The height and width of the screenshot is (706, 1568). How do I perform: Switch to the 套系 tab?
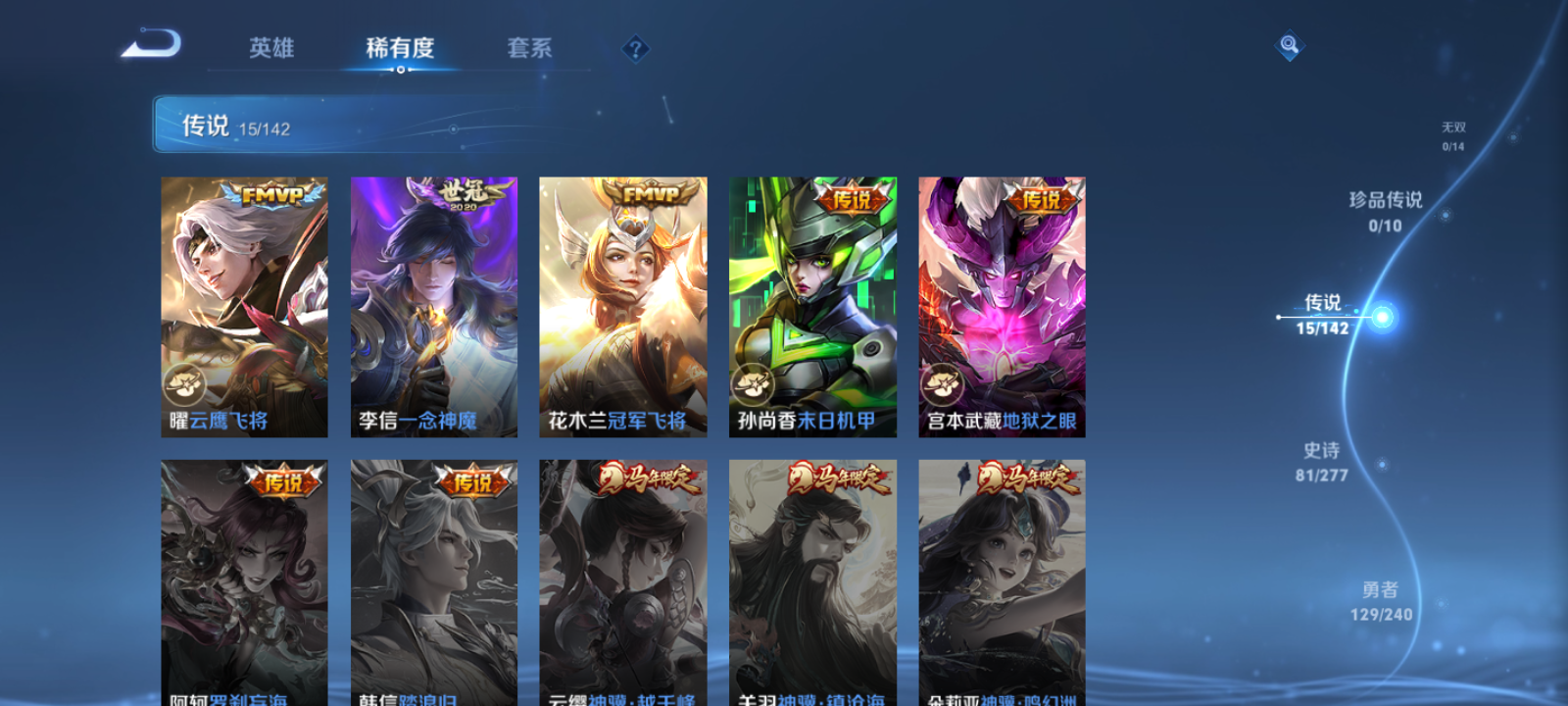click(528, 46)
